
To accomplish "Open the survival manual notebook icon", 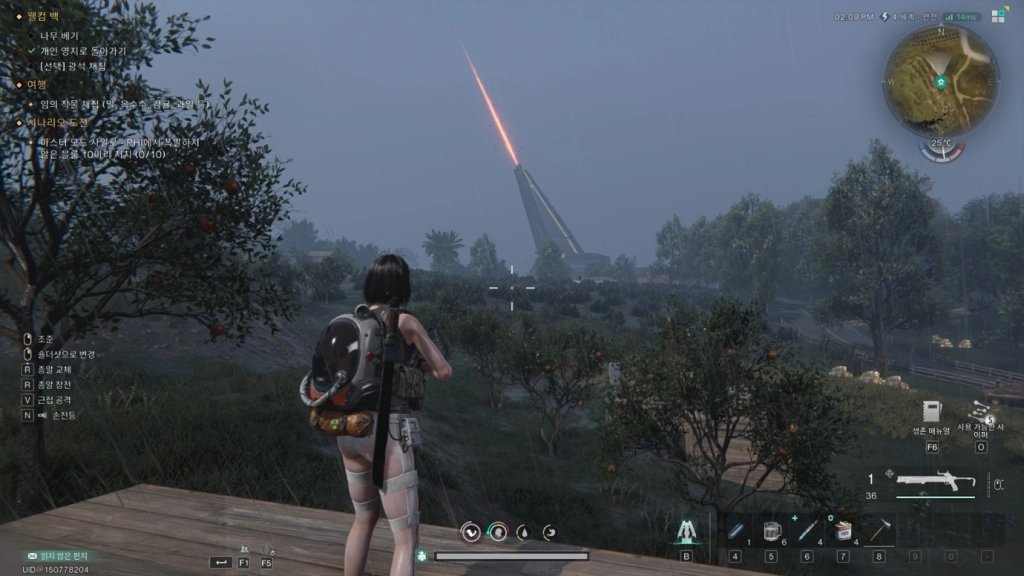I will click(932, 411).
